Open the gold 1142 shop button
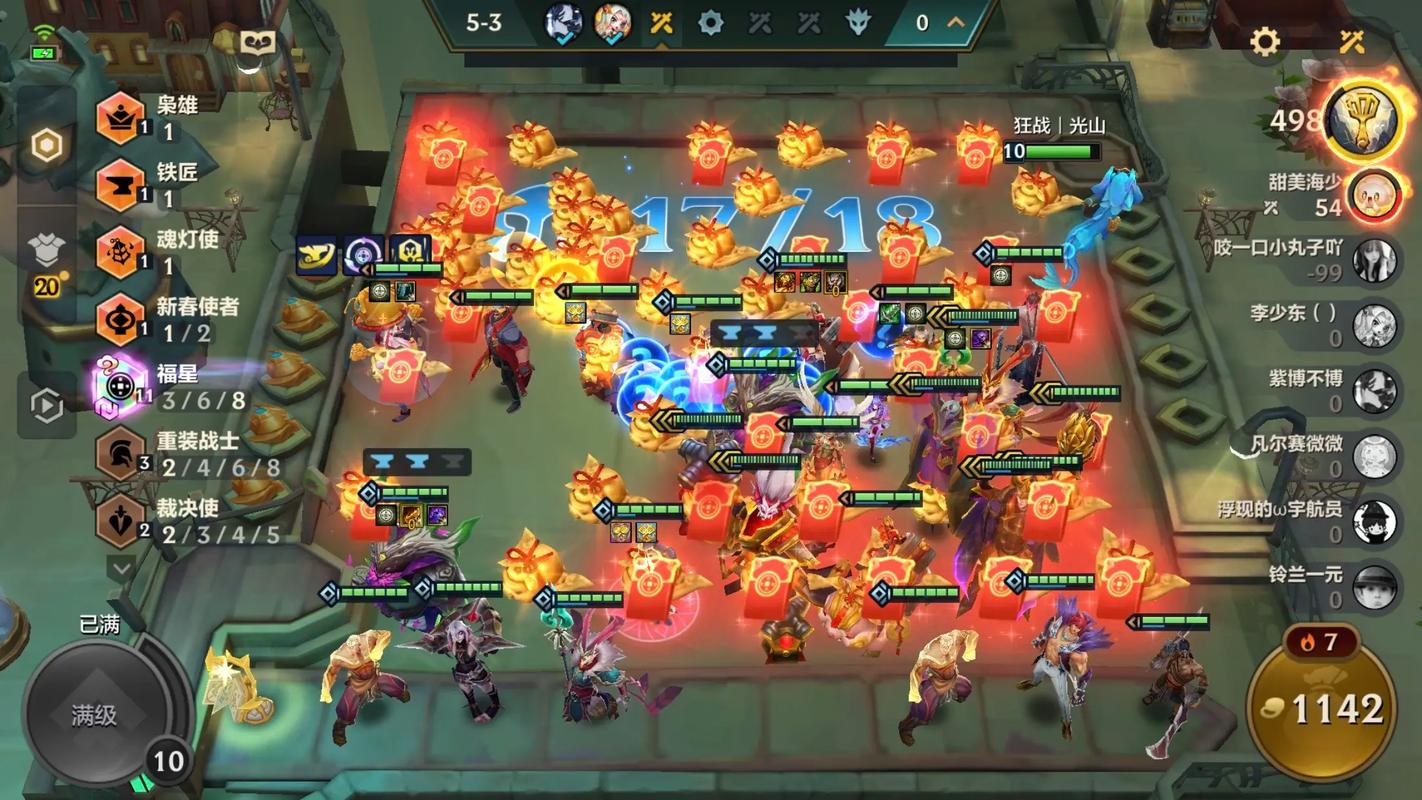The height and width of the screenshot is (800, 1422). pyautogui.click(x=1320, y=708)
